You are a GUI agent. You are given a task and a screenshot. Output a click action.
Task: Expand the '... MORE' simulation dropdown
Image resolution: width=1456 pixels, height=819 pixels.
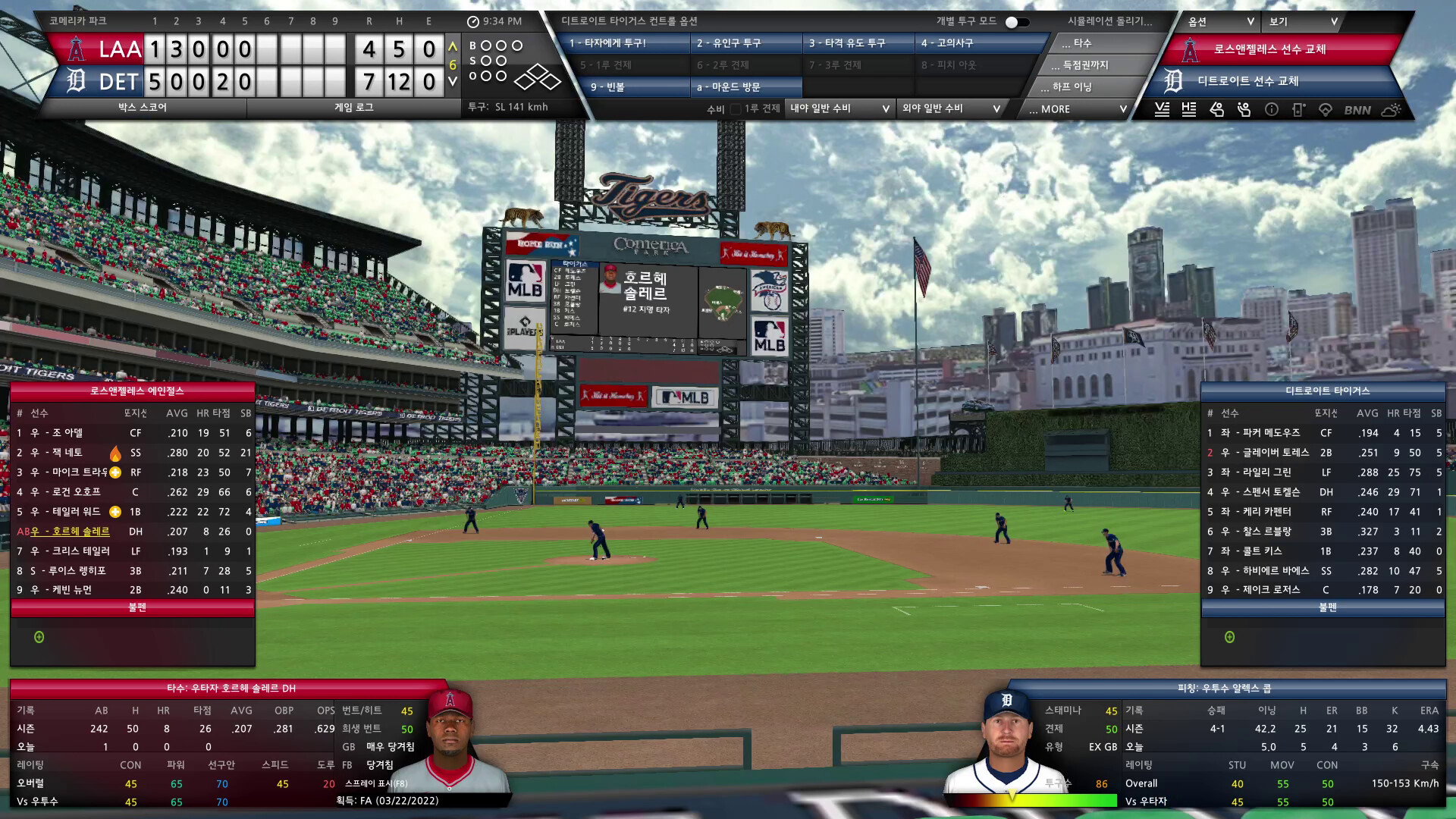click(1077, 109)
